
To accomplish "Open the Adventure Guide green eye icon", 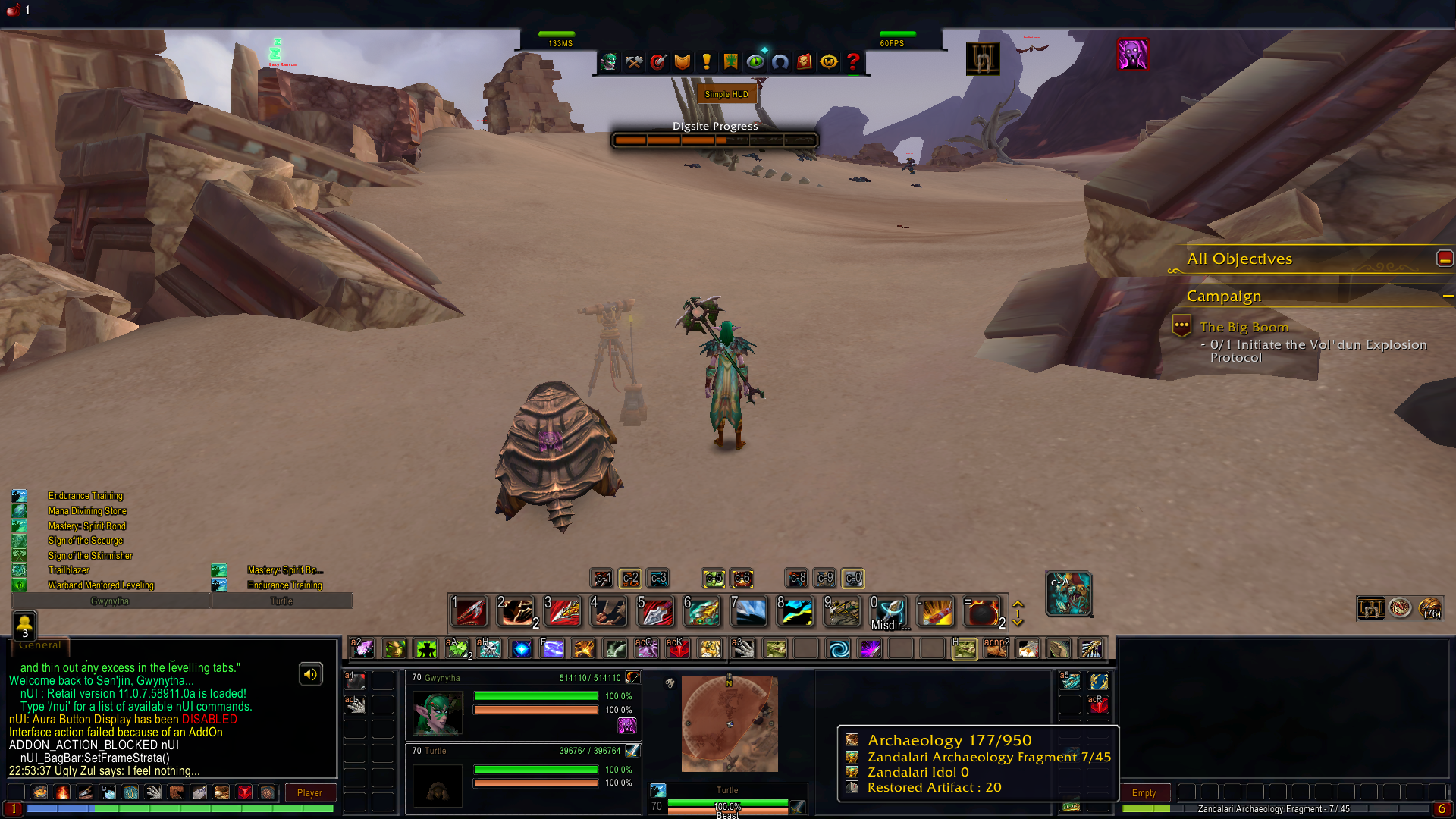I will point(756,62).
